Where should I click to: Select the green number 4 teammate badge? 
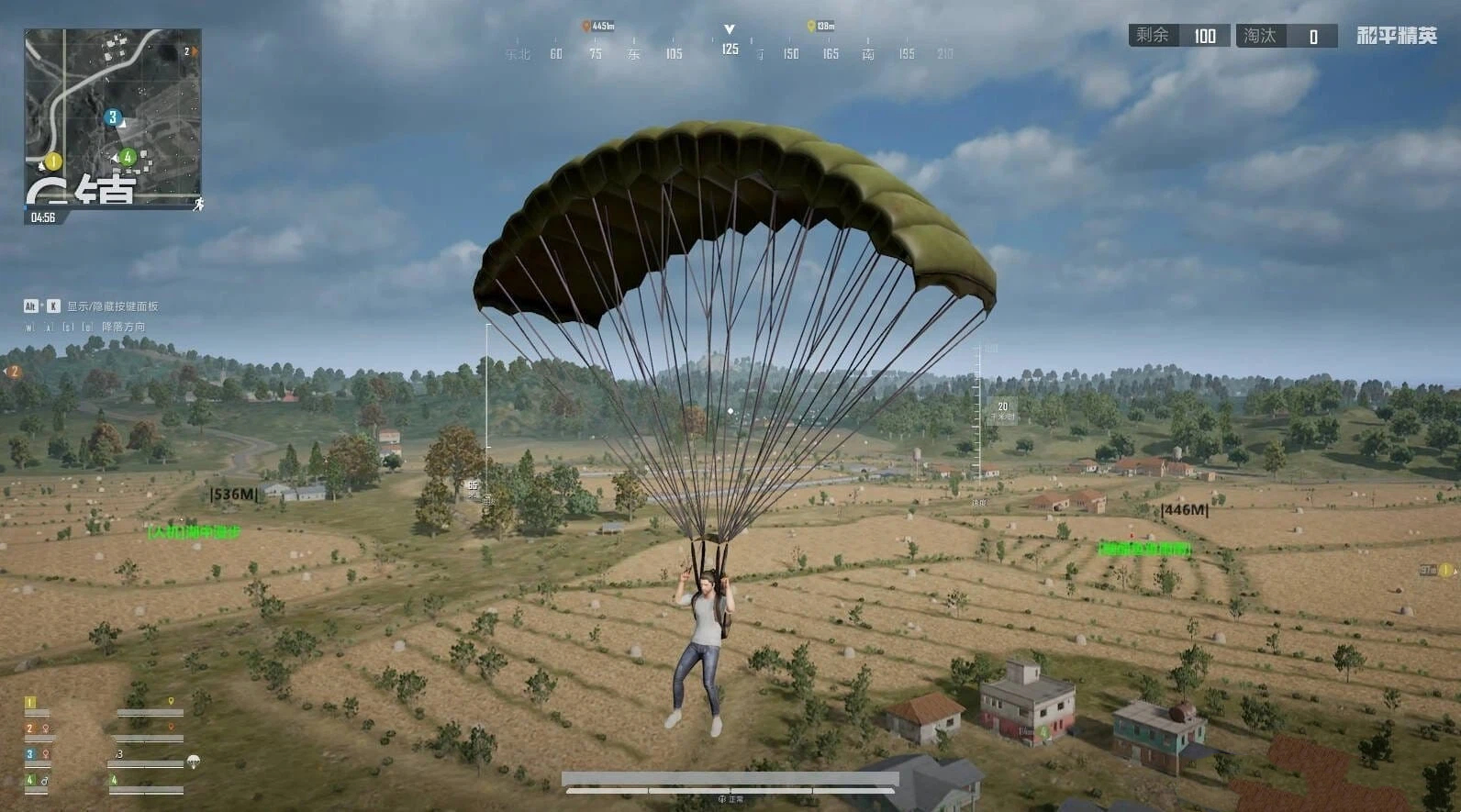click(x=29, y=781)
